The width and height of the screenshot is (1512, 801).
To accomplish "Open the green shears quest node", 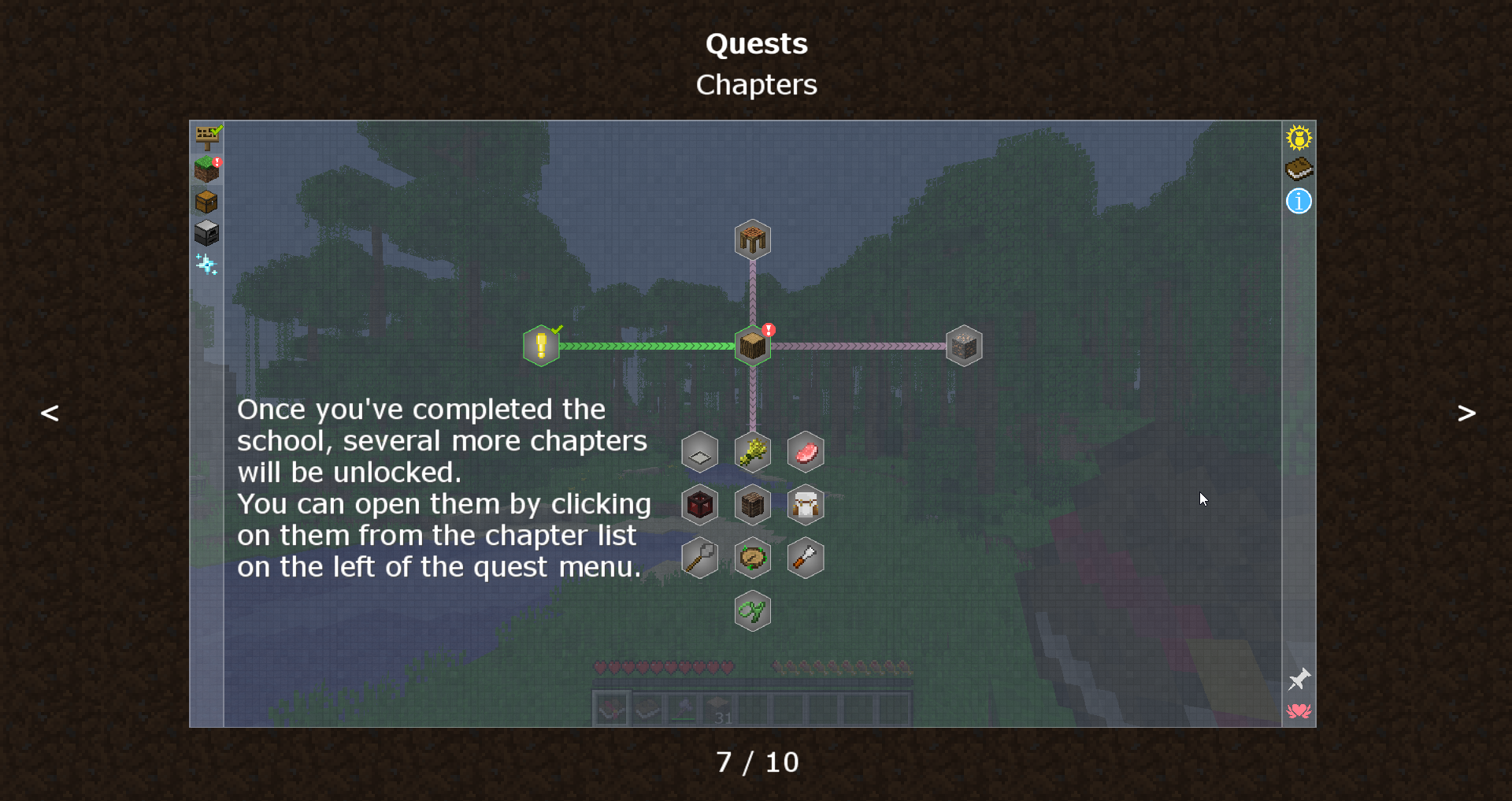I will [x=753, y=611].
